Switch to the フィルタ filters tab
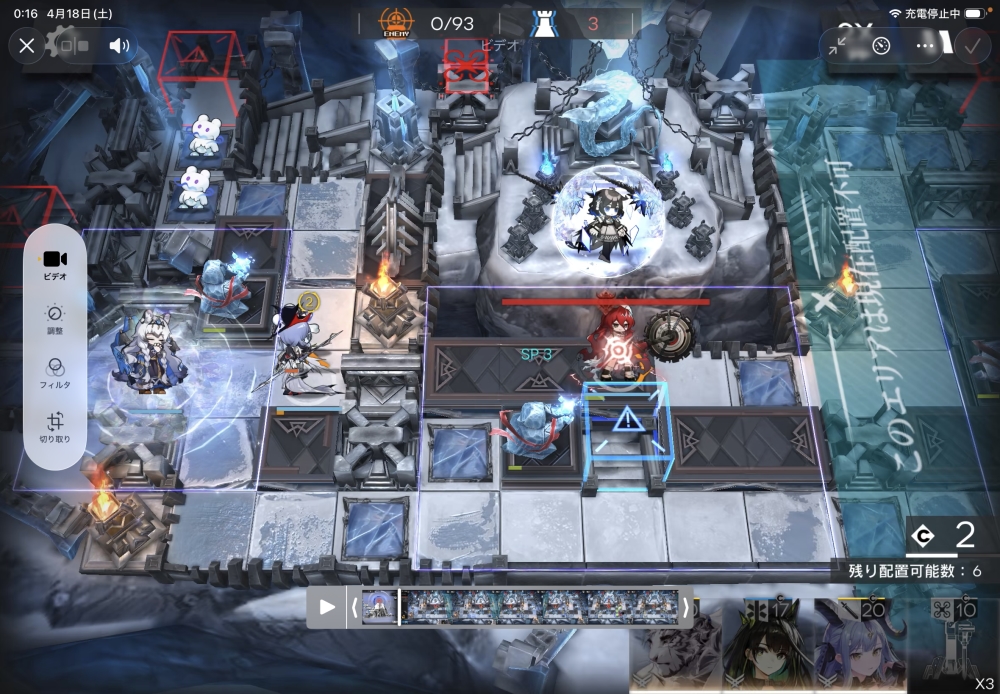1000x694 pixels. [56, 372]
